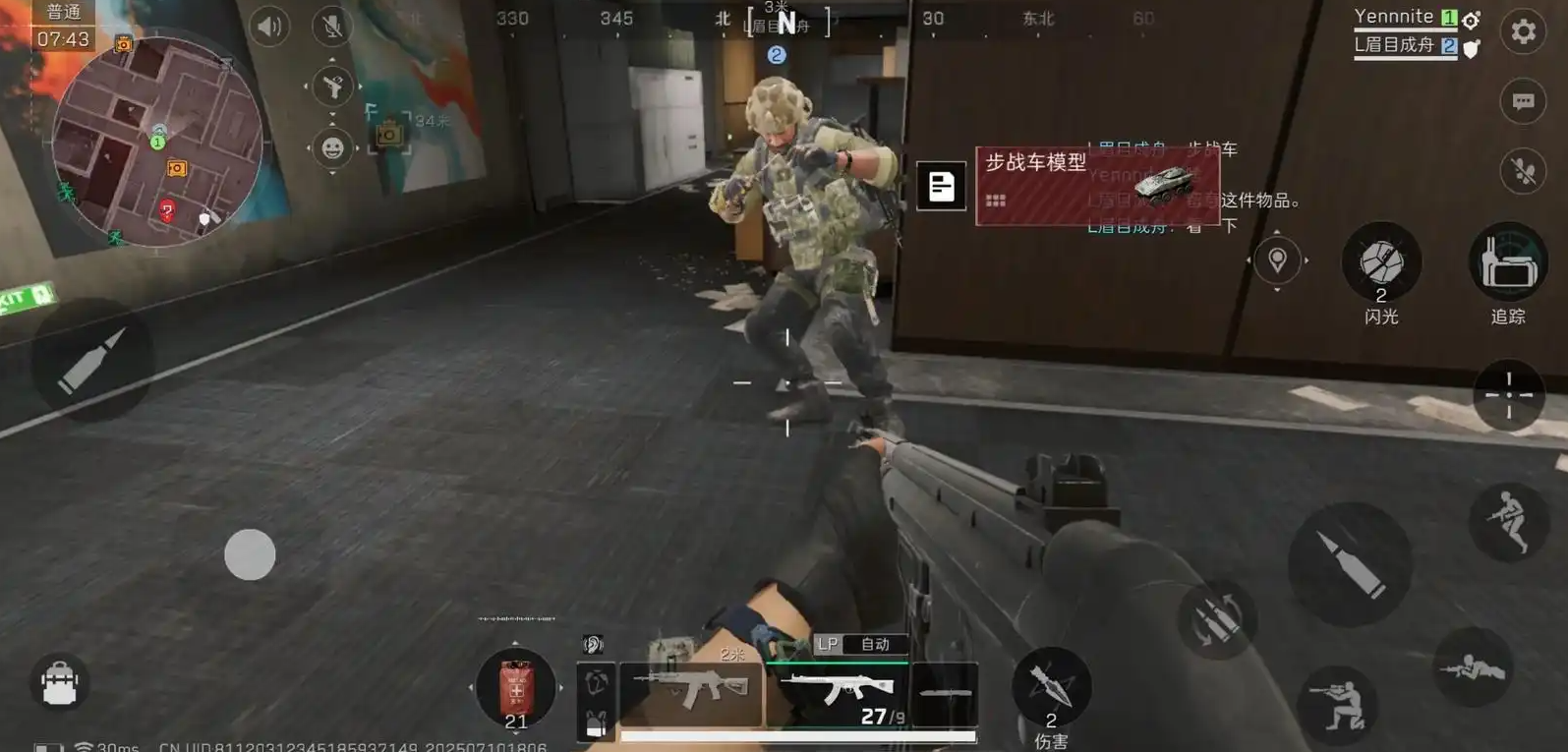1568x752 pixels.
Task: Tap the jump button
Action: click(1508, 522)
